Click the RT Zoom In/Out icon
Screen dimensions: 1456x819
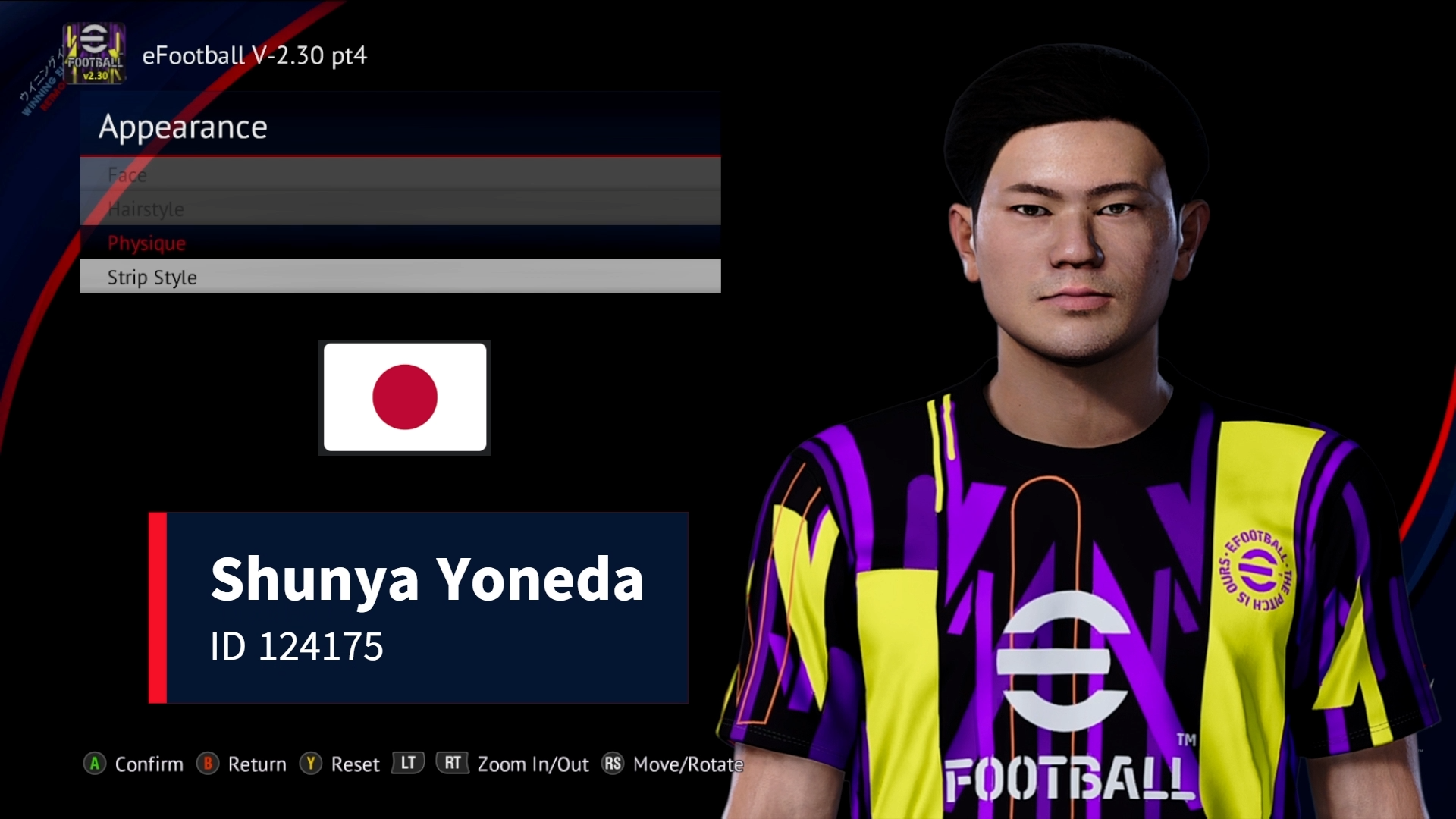click(x=453, y=764)
